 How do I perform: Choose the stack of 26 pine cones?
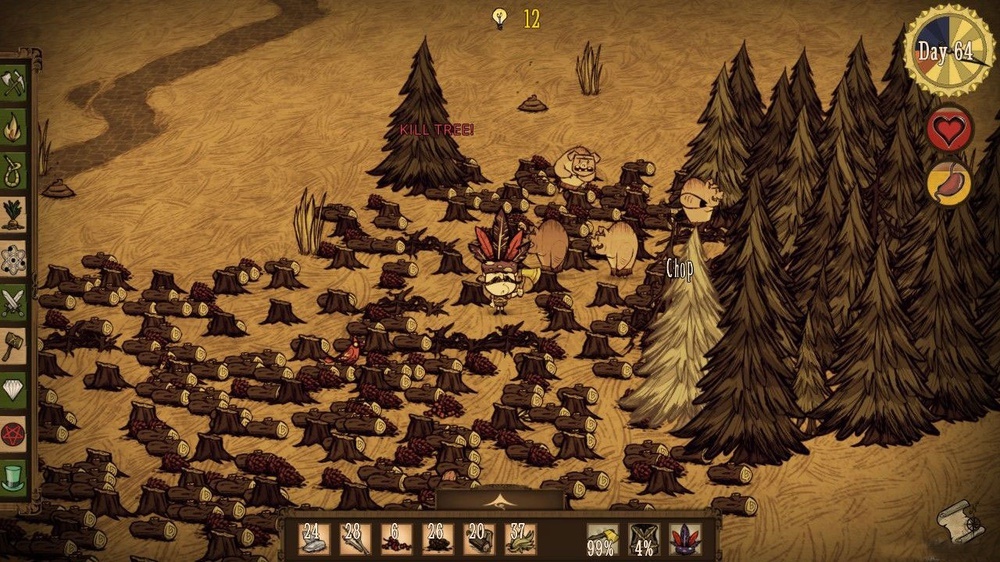click(x=437, y=539)
